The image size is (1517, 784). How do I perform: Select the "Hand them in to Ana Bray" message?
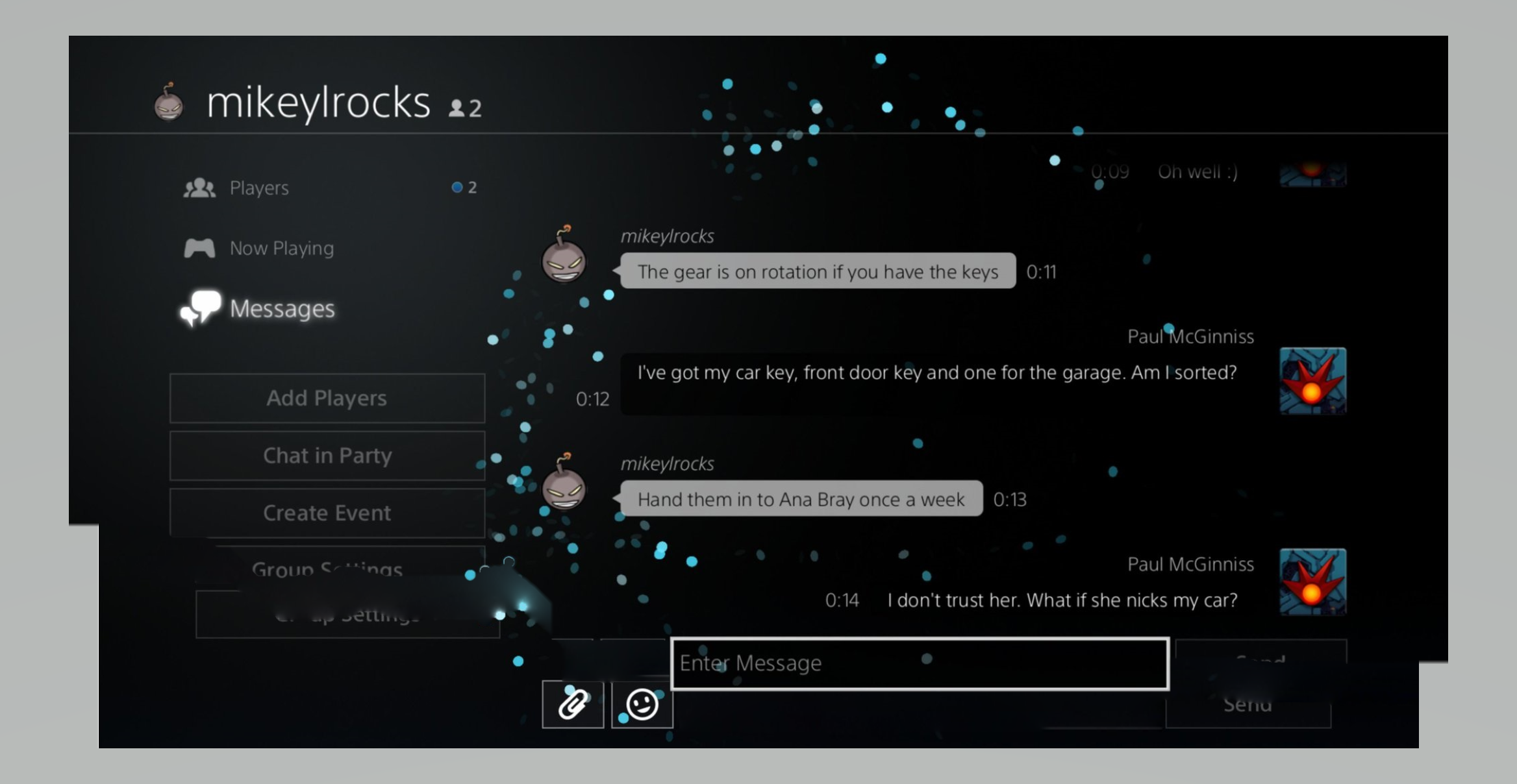point(801,499)
